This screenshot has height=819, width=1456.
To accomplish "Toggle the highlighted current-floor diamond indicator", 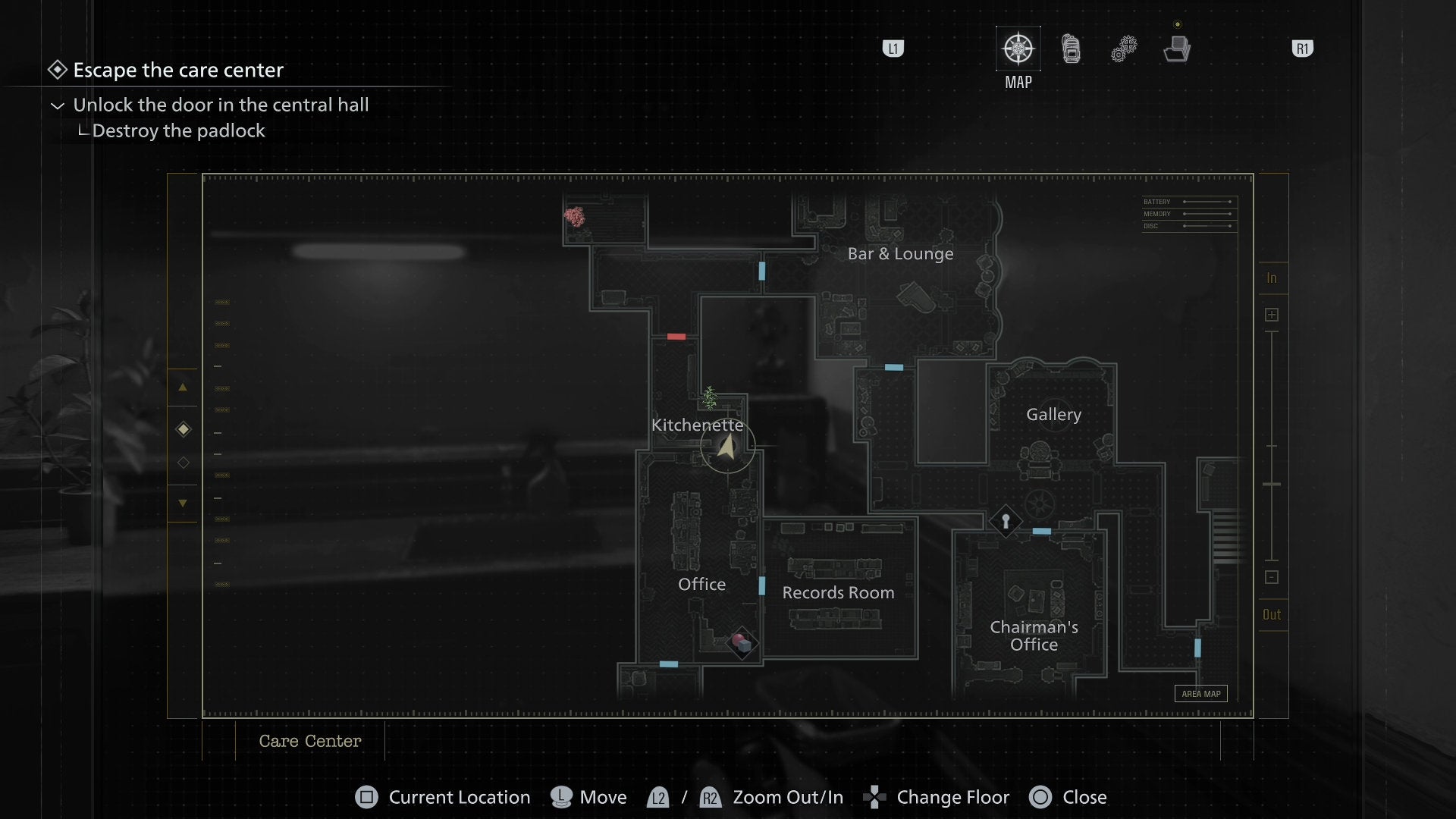I will pos(183,429).
